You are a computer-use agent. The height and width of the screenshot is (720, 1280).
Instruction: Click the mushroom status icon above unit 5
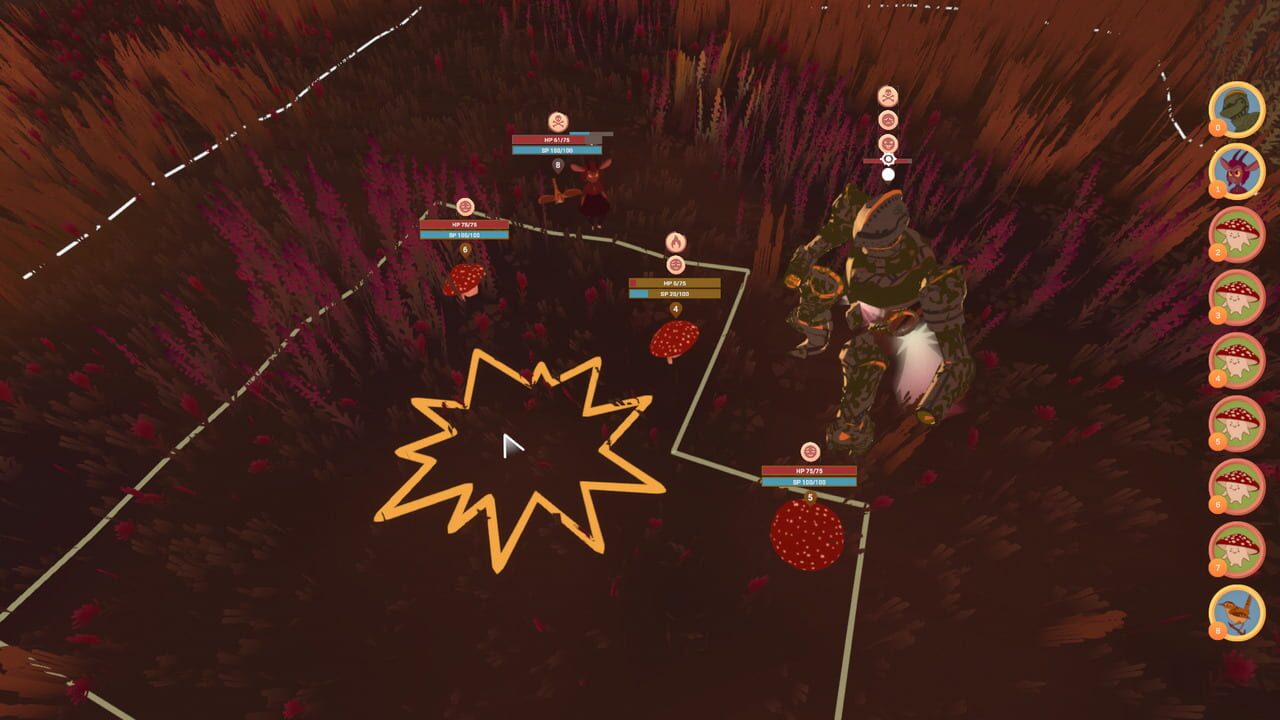coord(810,450)
